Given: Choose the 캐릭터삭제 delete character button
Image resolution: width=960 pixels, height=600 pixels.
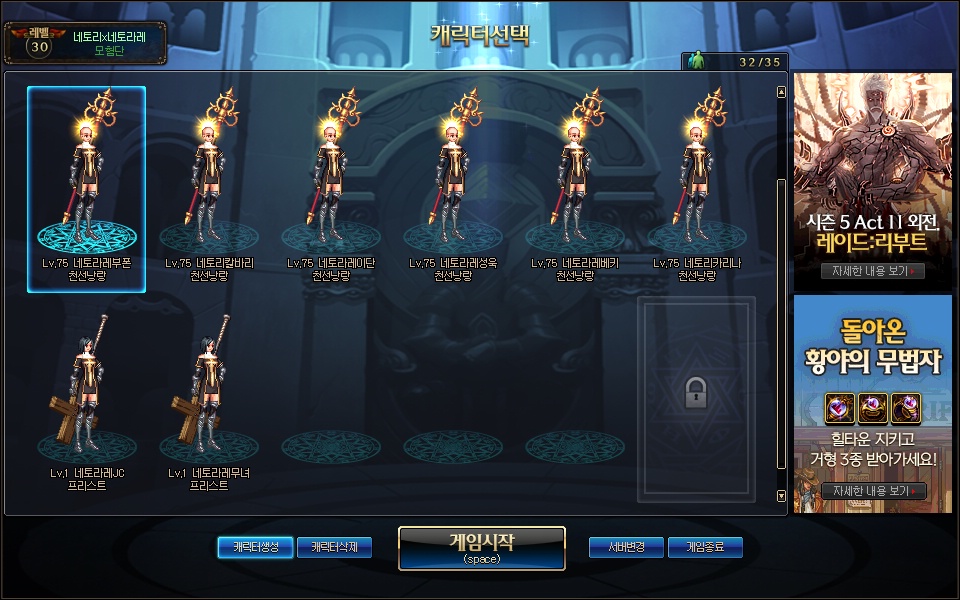Looking at the screenshot, I should [334, 547].
